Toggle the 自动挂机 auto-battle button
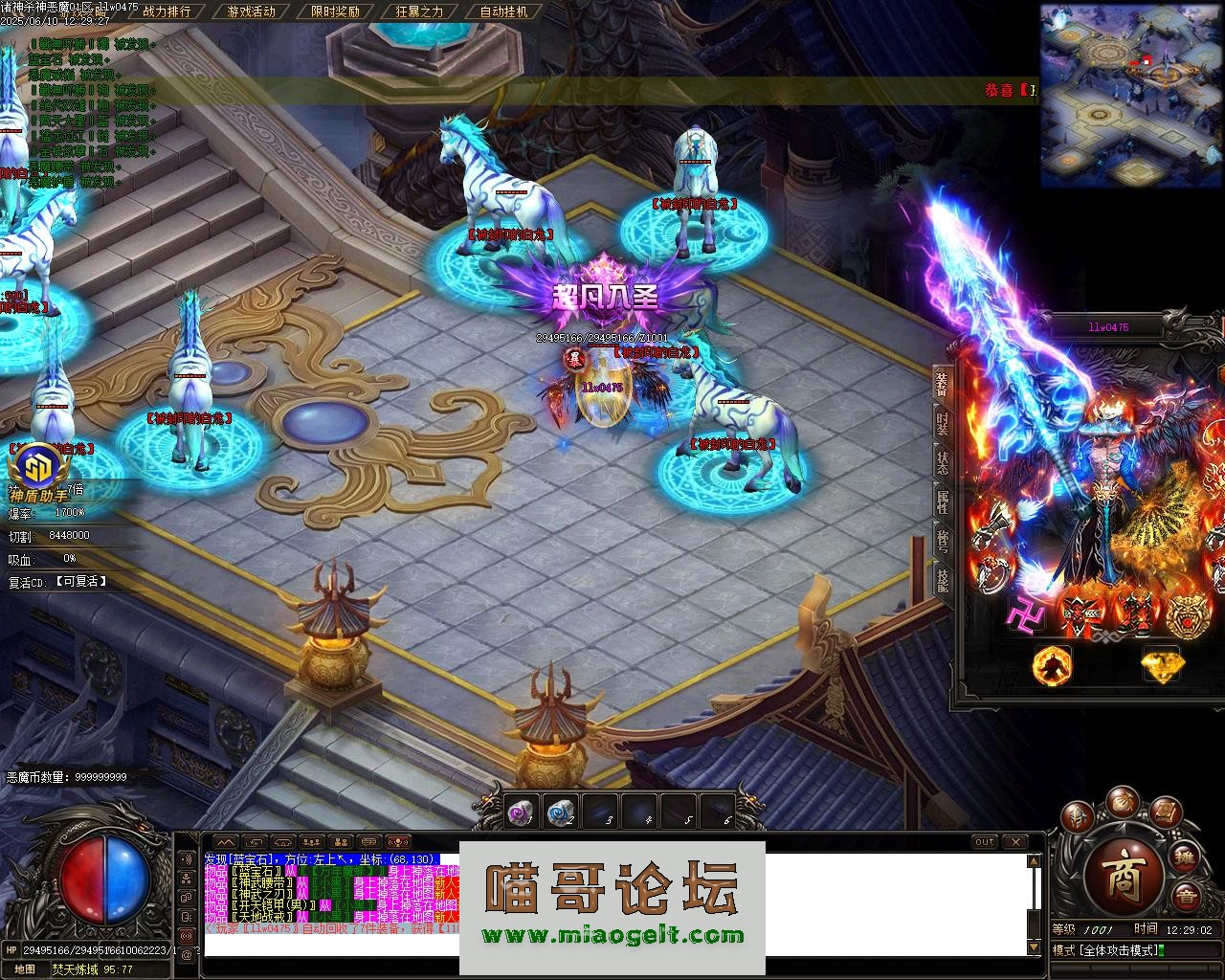 (x=503, y=11)
